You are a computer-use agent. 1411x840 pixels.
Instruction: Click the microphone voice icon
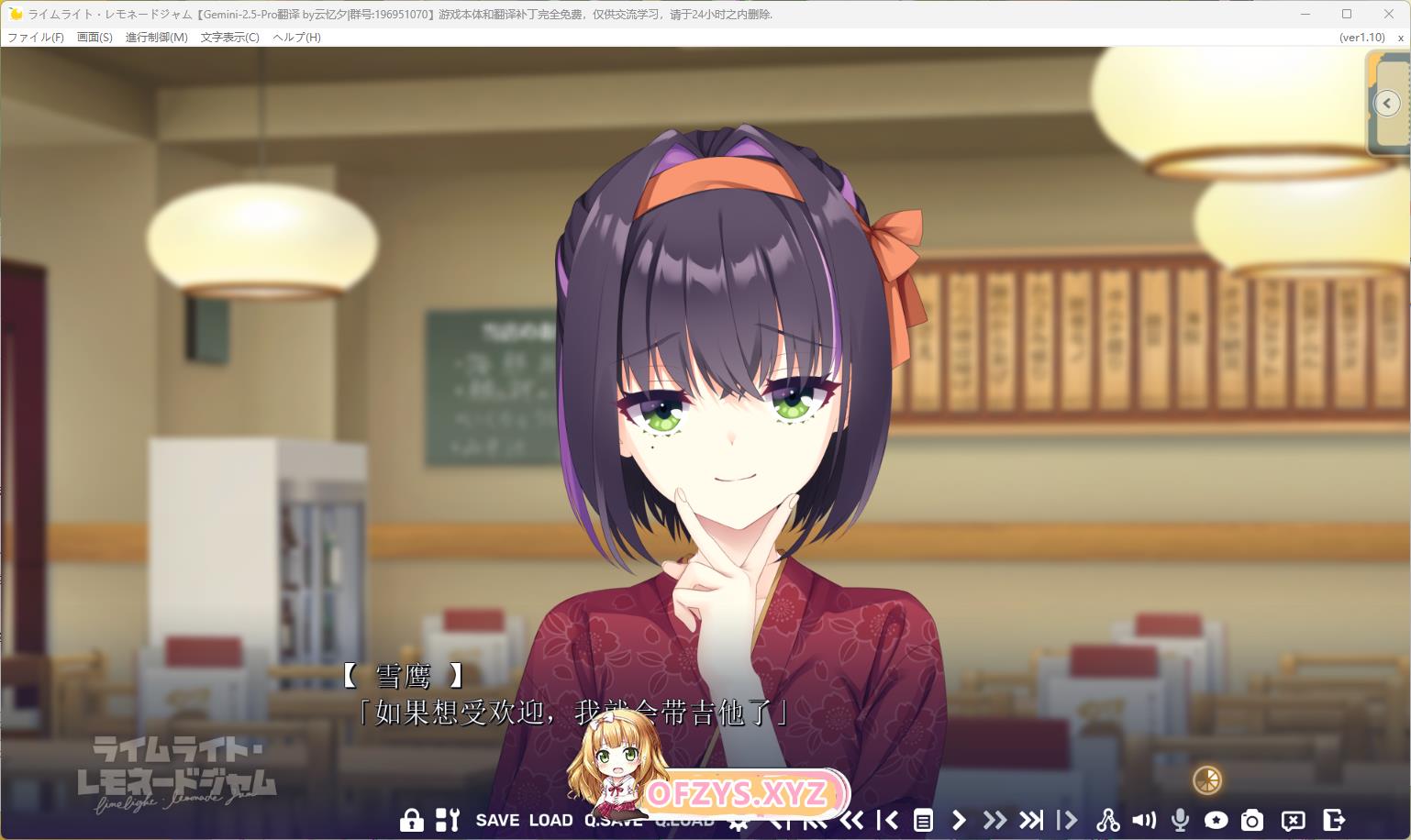pos(1180,820)
